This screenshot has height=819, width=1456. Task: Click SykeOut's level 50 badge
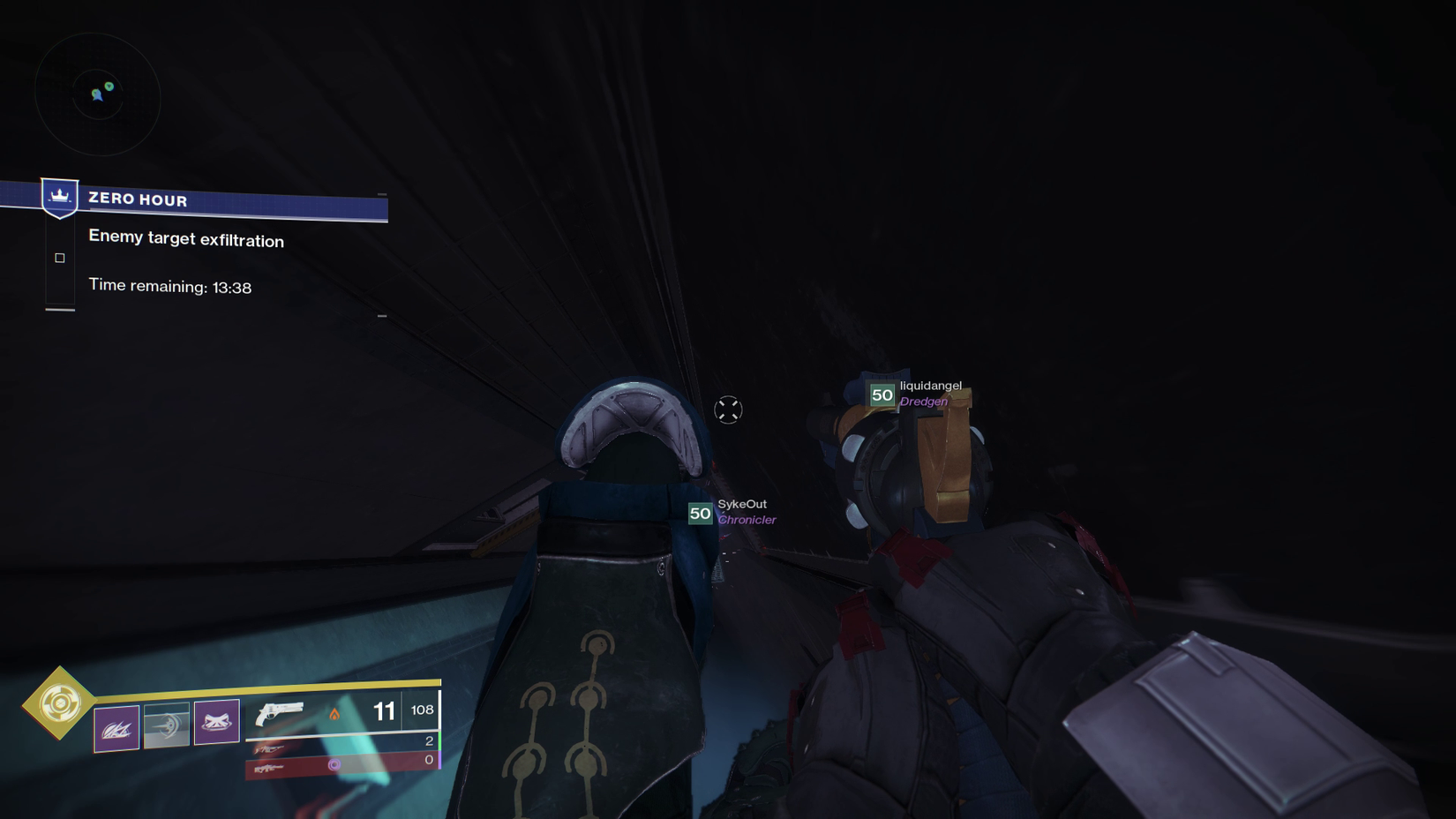tap(701, 513)
